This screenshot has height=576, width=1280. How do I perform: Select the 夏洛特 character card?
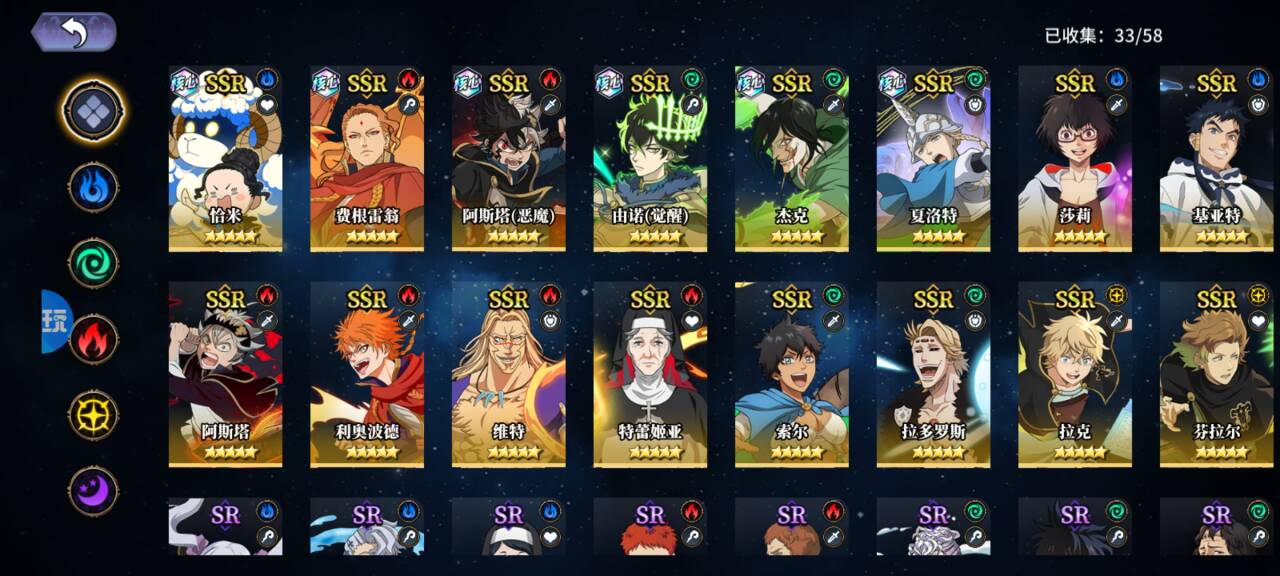tap(933, 158)
